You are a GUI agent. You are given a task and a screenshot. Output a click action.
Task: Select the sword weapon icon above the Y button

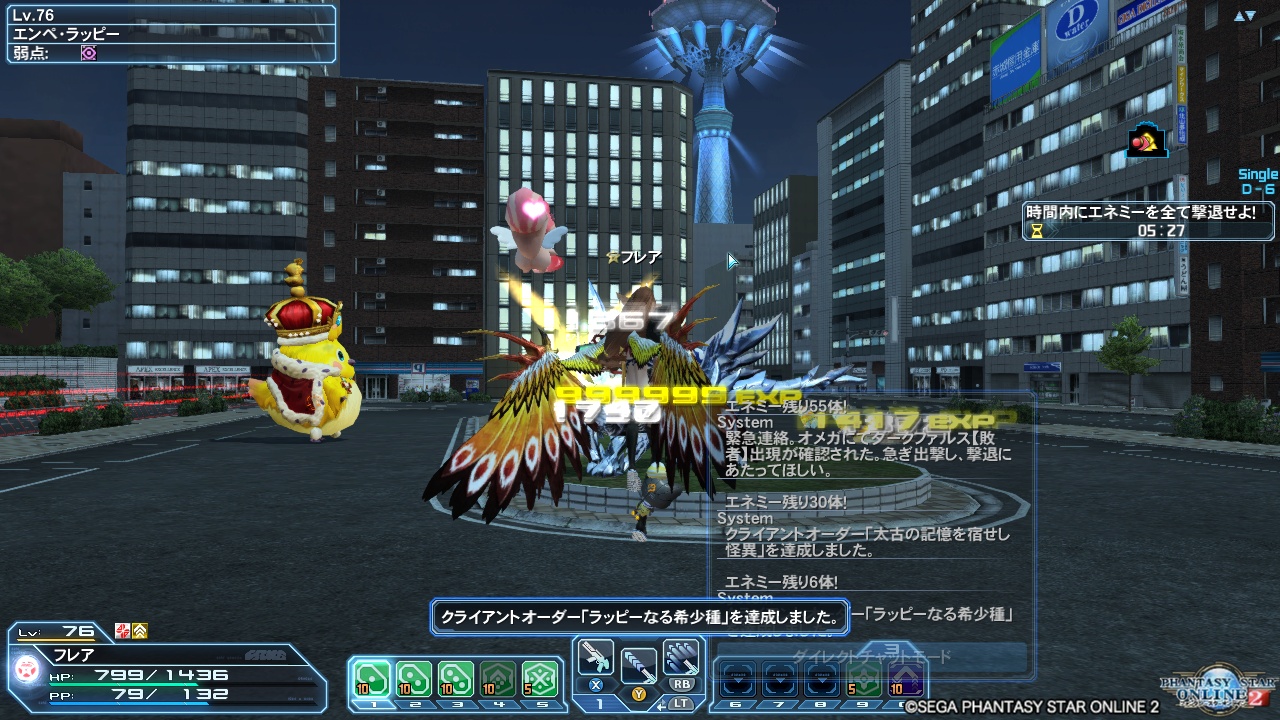[x=637, y=664]
